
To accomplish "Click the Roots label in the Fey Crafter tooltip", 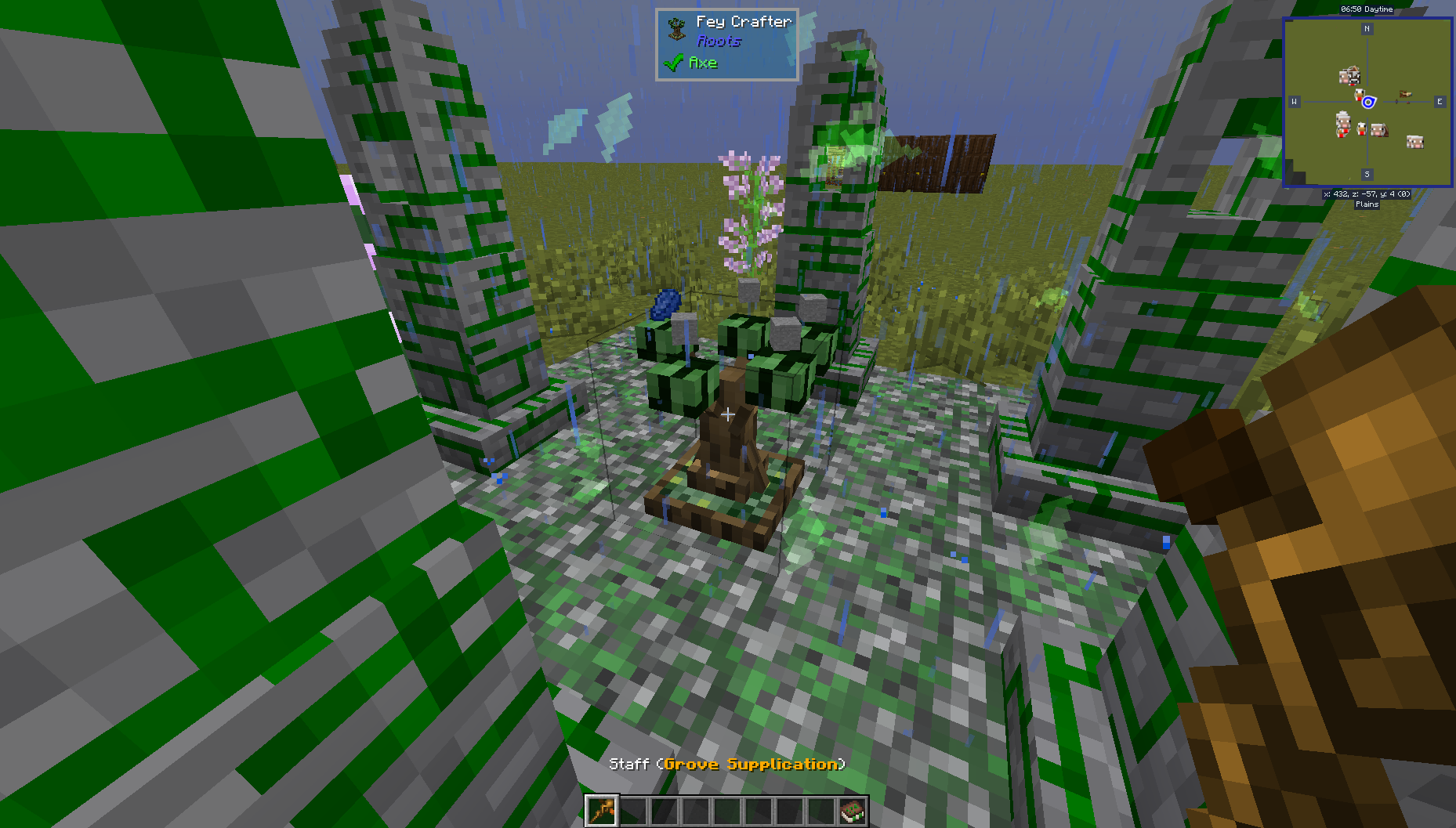I will (719, 42).
